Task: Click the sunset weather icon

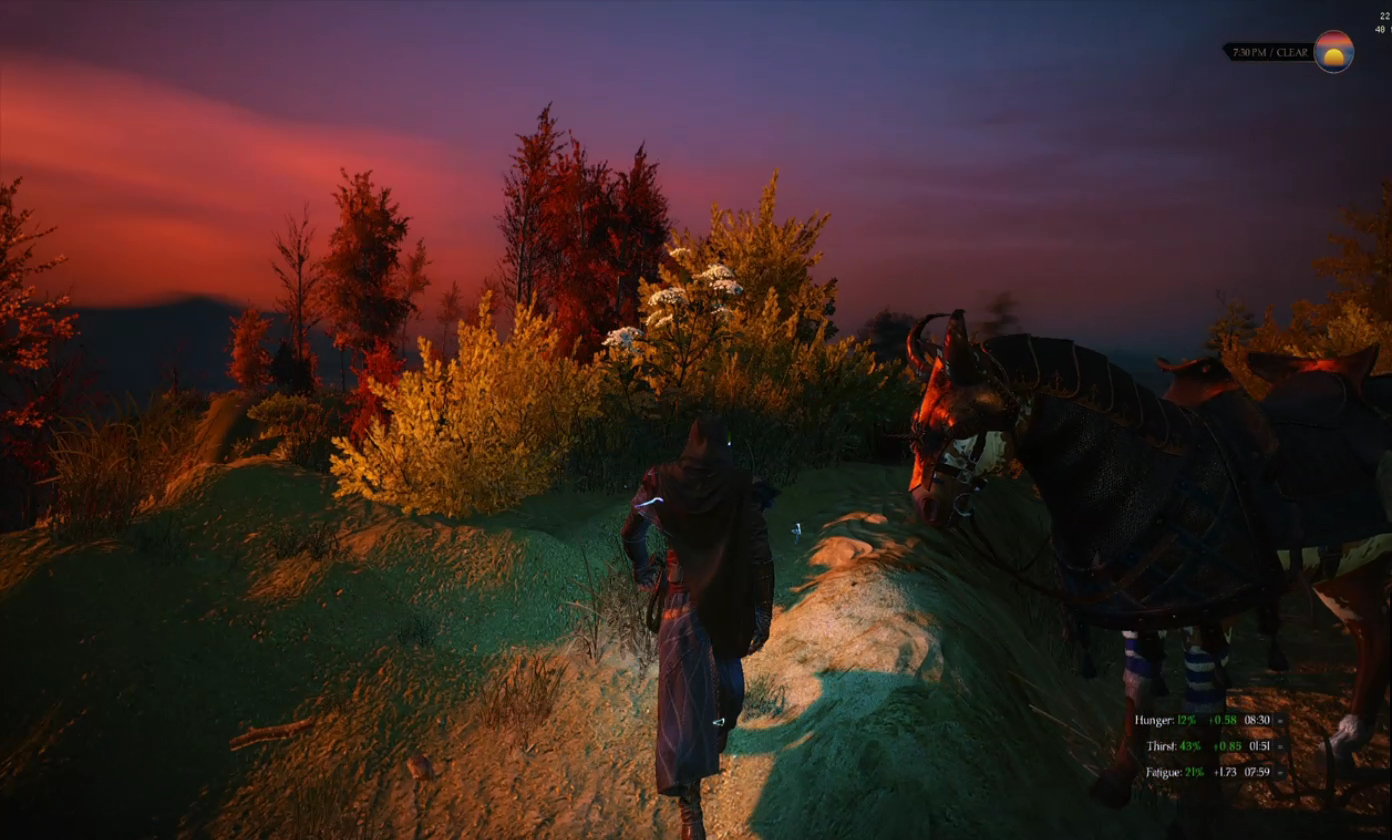Action: pos(1333,51)
